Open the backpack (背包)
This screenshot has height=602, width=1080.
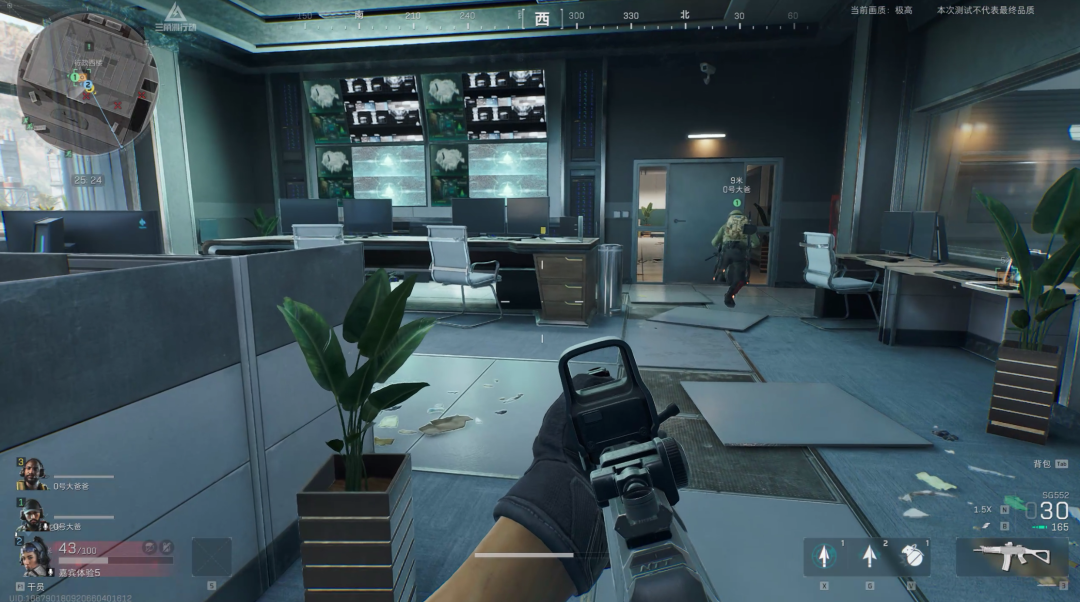coord(1042,464)
